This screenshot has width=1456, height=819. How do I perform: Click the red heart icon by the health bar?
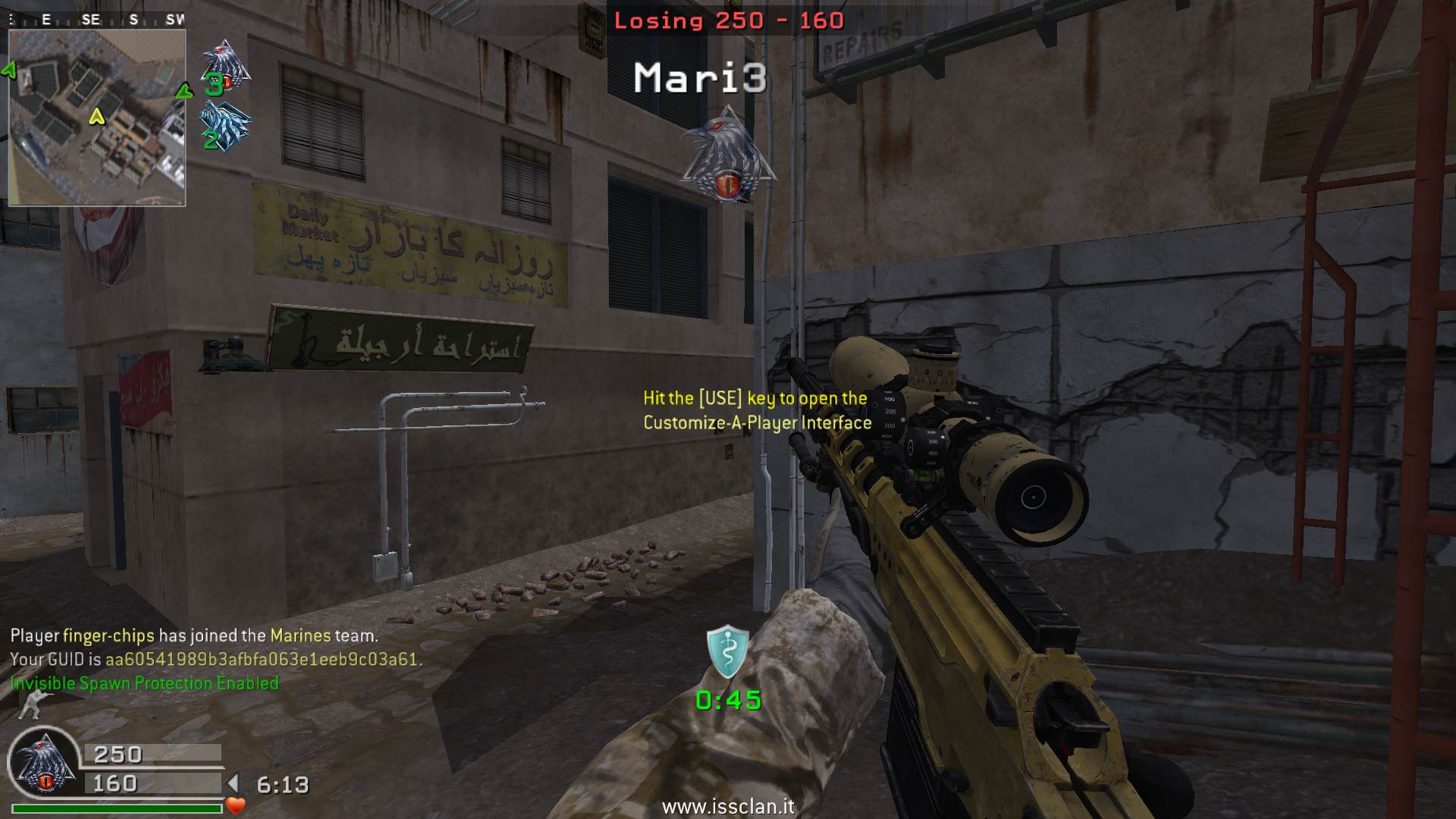click(236, 806)
